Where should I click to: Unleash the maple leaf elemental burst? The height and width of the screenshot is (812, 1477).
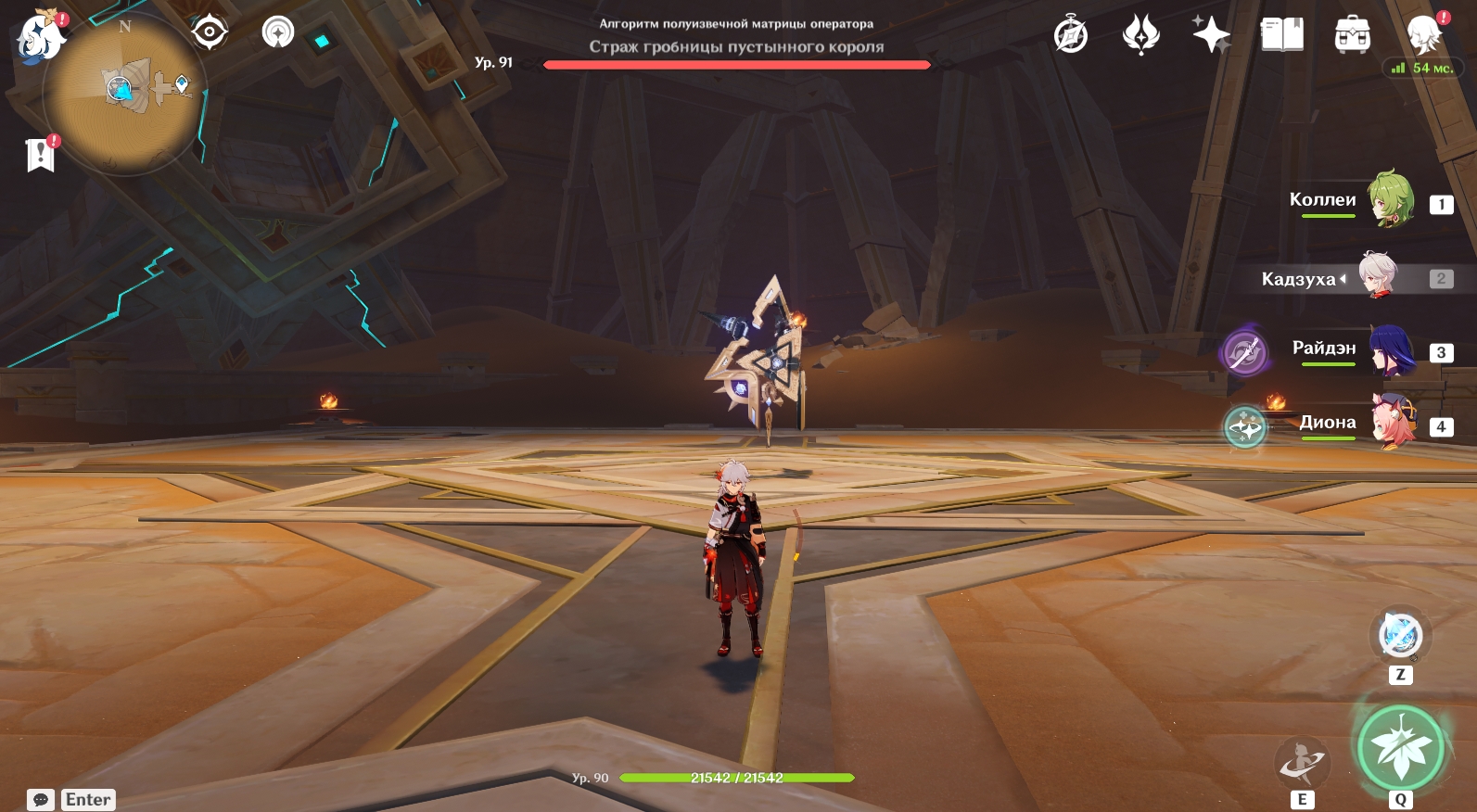click(1401, 748)
